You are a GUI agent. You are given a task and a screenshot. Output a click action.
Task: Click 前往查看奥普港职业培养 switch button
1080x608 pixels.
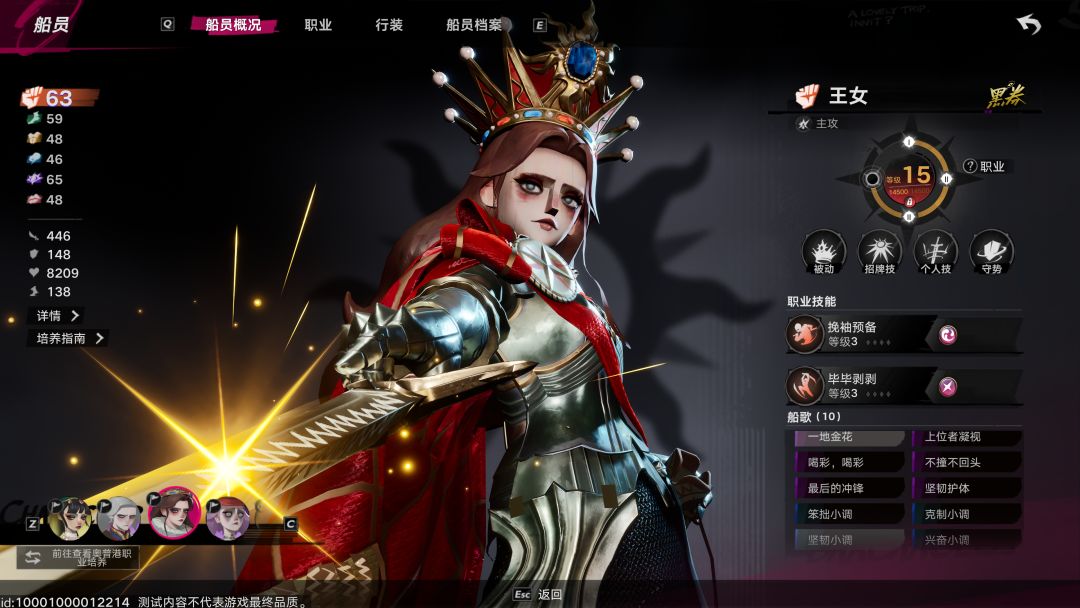[x=78, y=557]
